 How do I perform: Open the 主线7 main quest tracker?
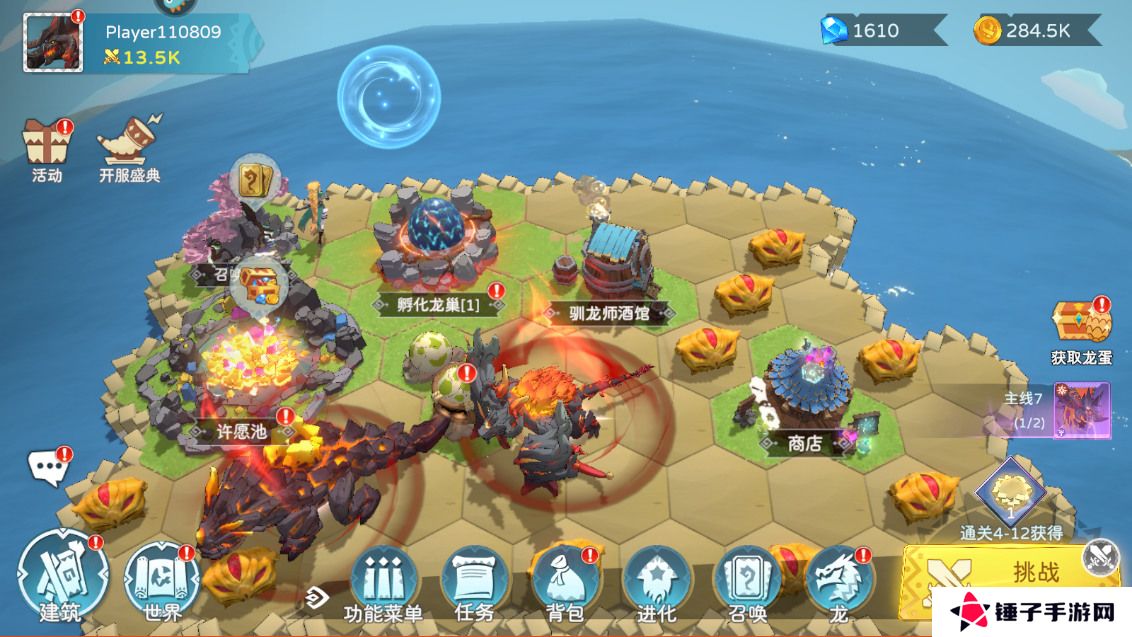tap(1060, 410)
